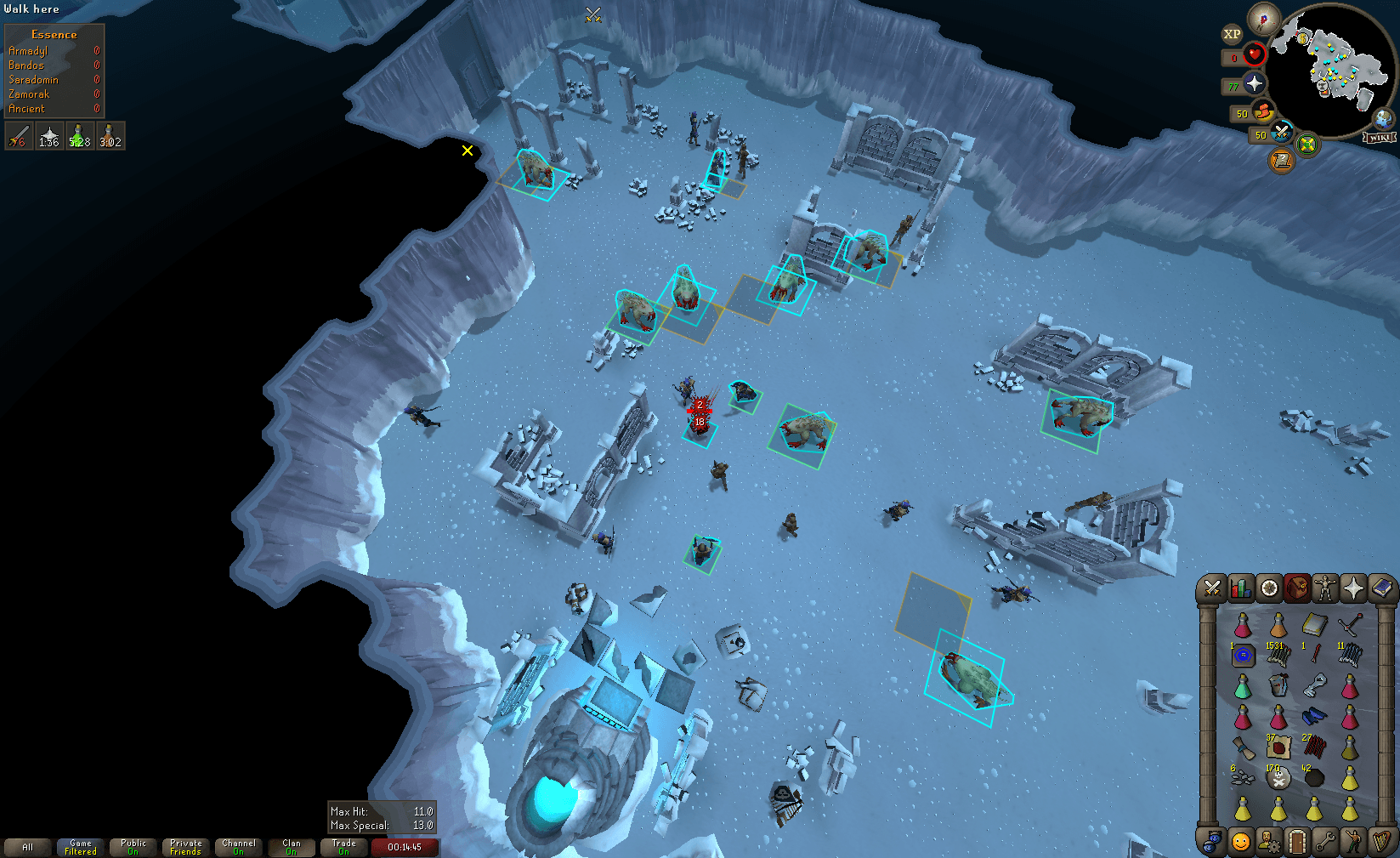This screenshot has width=1400, height=858.
Task: Toggle the special attack orb
Action: click(x=1281, y=134)
